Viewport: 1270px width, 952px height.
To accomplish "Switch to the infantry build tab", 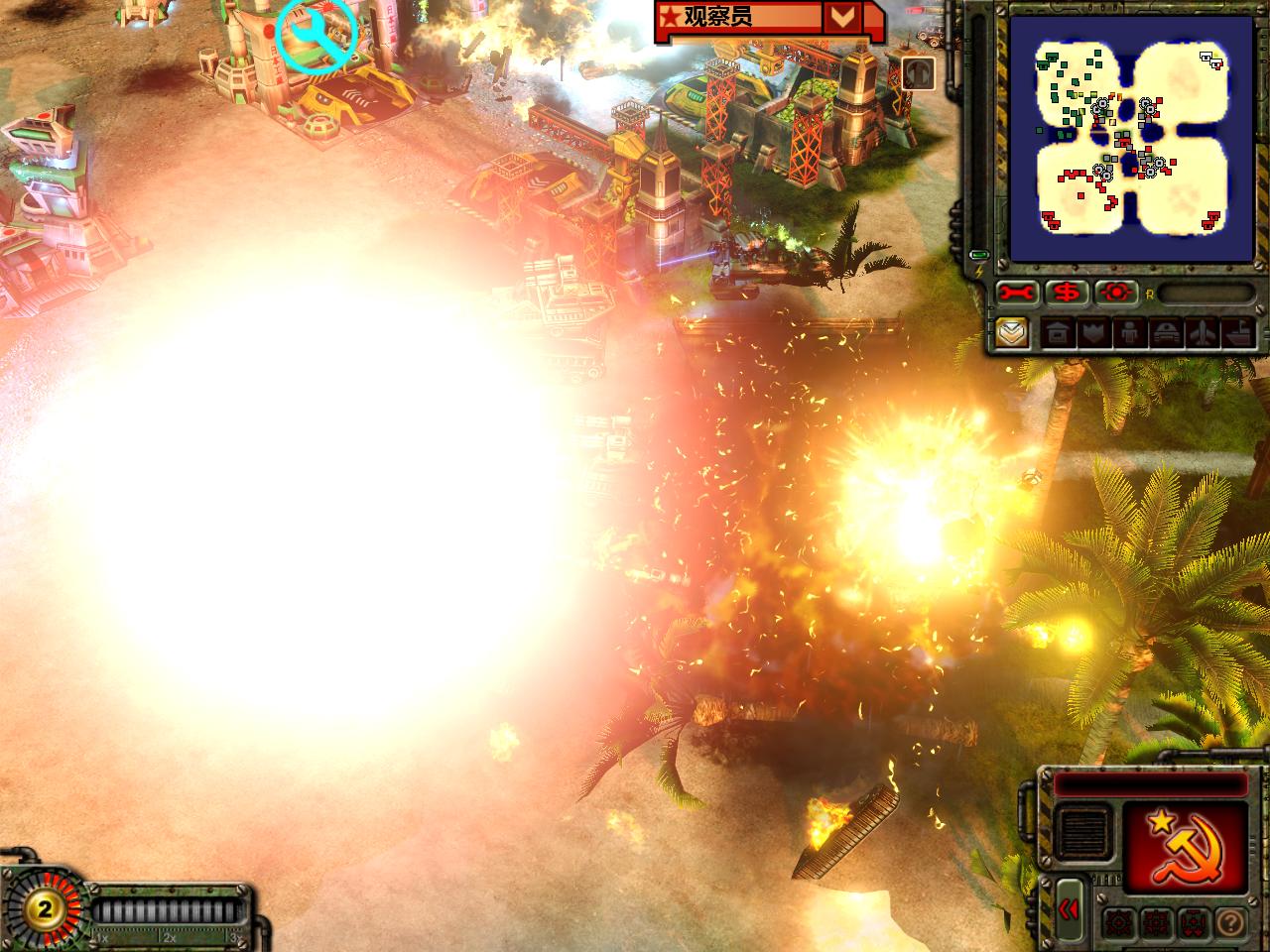I will click(1130, 333).
